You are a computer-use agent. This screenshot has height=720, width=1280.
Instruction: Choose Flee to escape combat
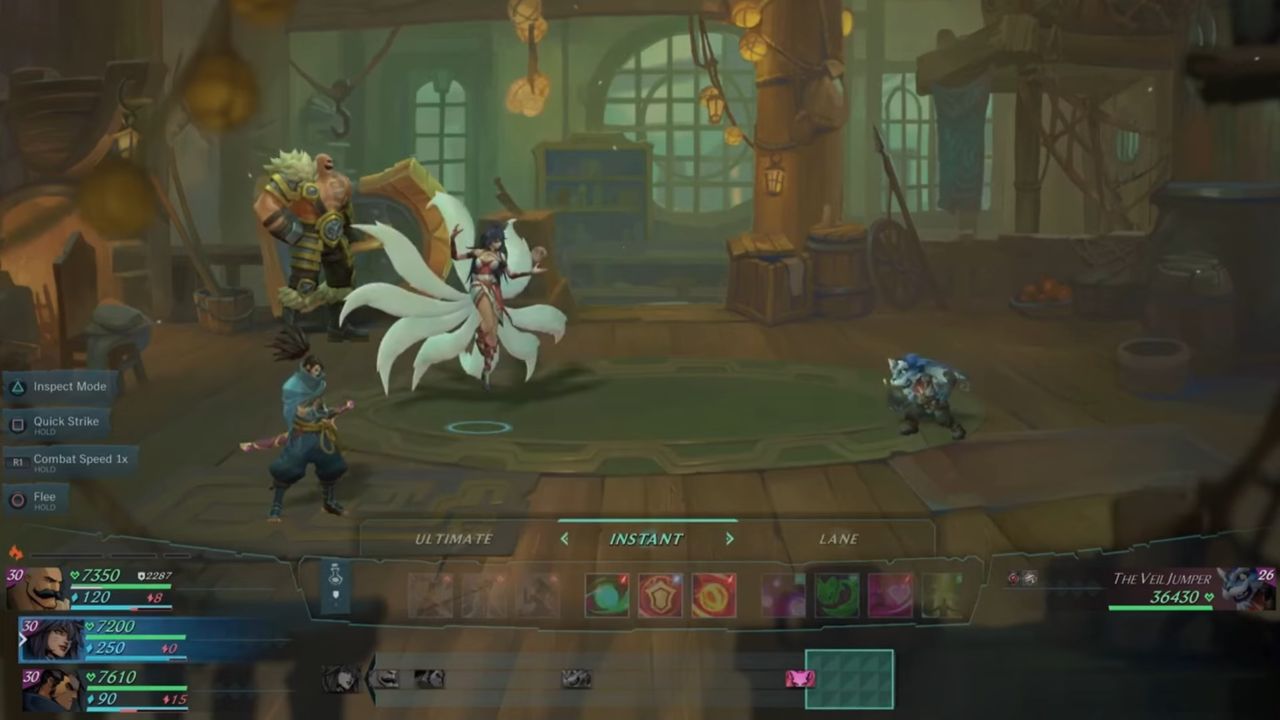44,499
